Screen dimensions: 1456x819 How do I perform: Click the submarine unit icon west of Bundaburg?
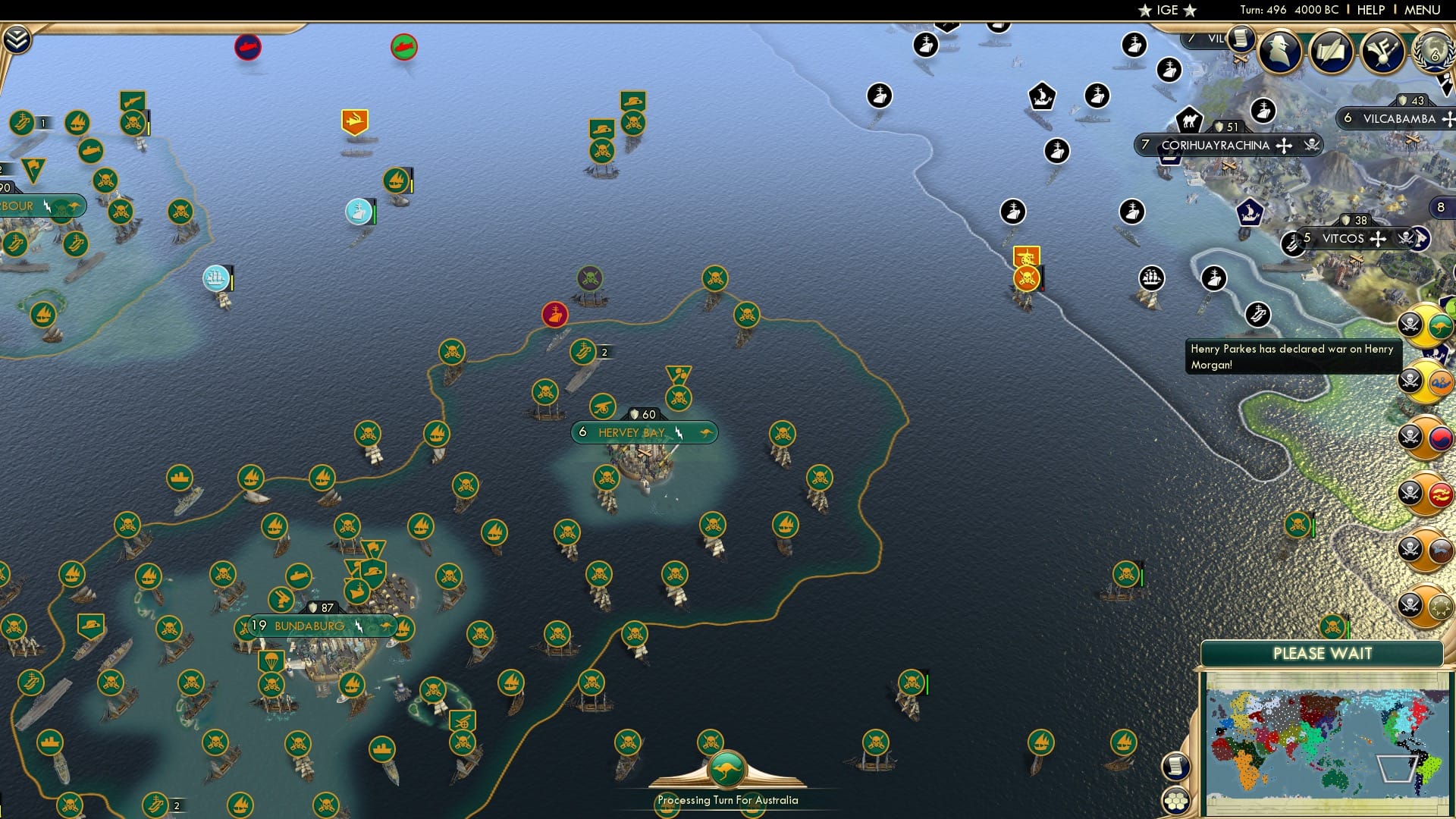pyautogui.click(x=299, y=576)
